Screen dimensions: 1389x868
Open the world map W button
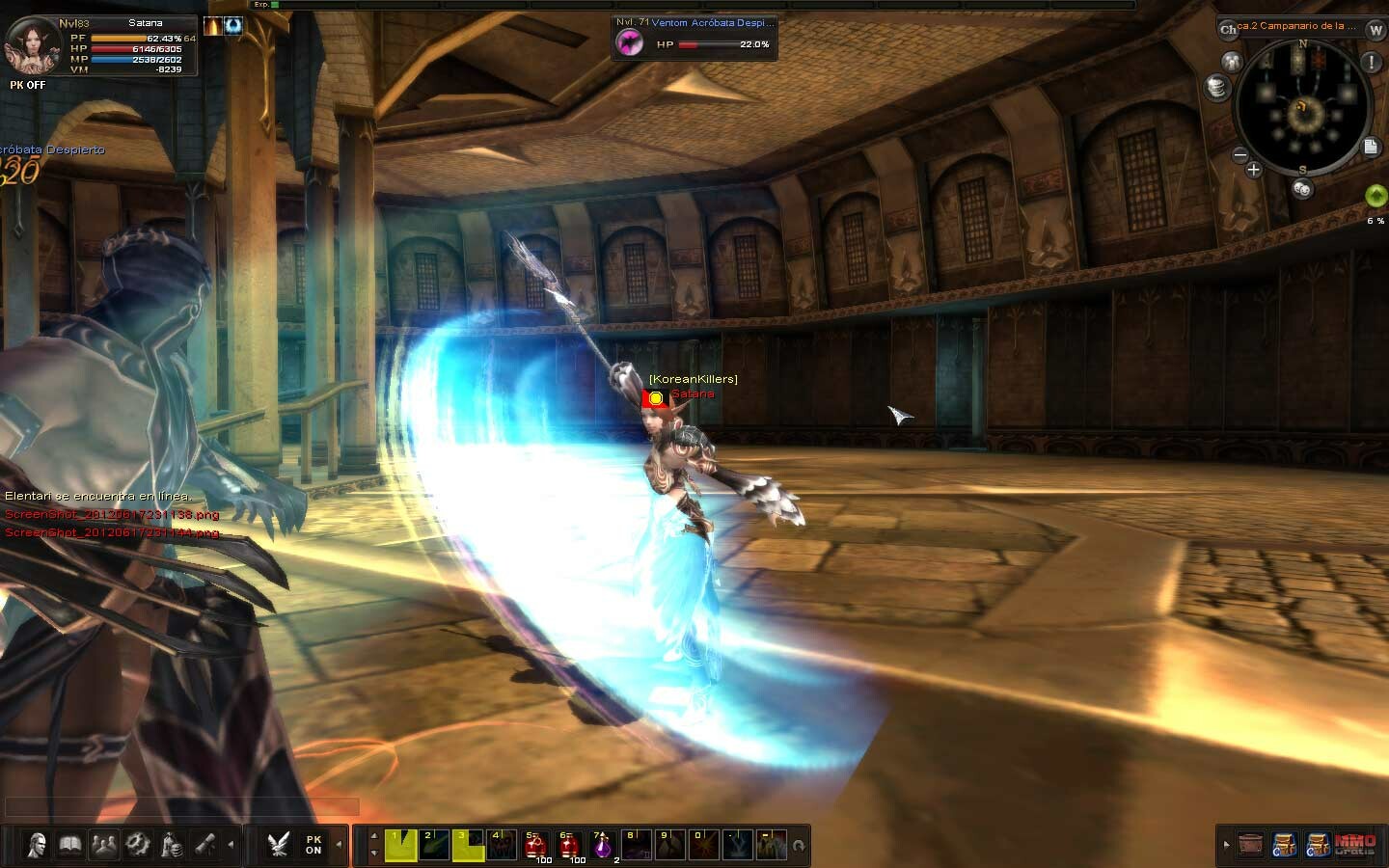coord(1375,30)
